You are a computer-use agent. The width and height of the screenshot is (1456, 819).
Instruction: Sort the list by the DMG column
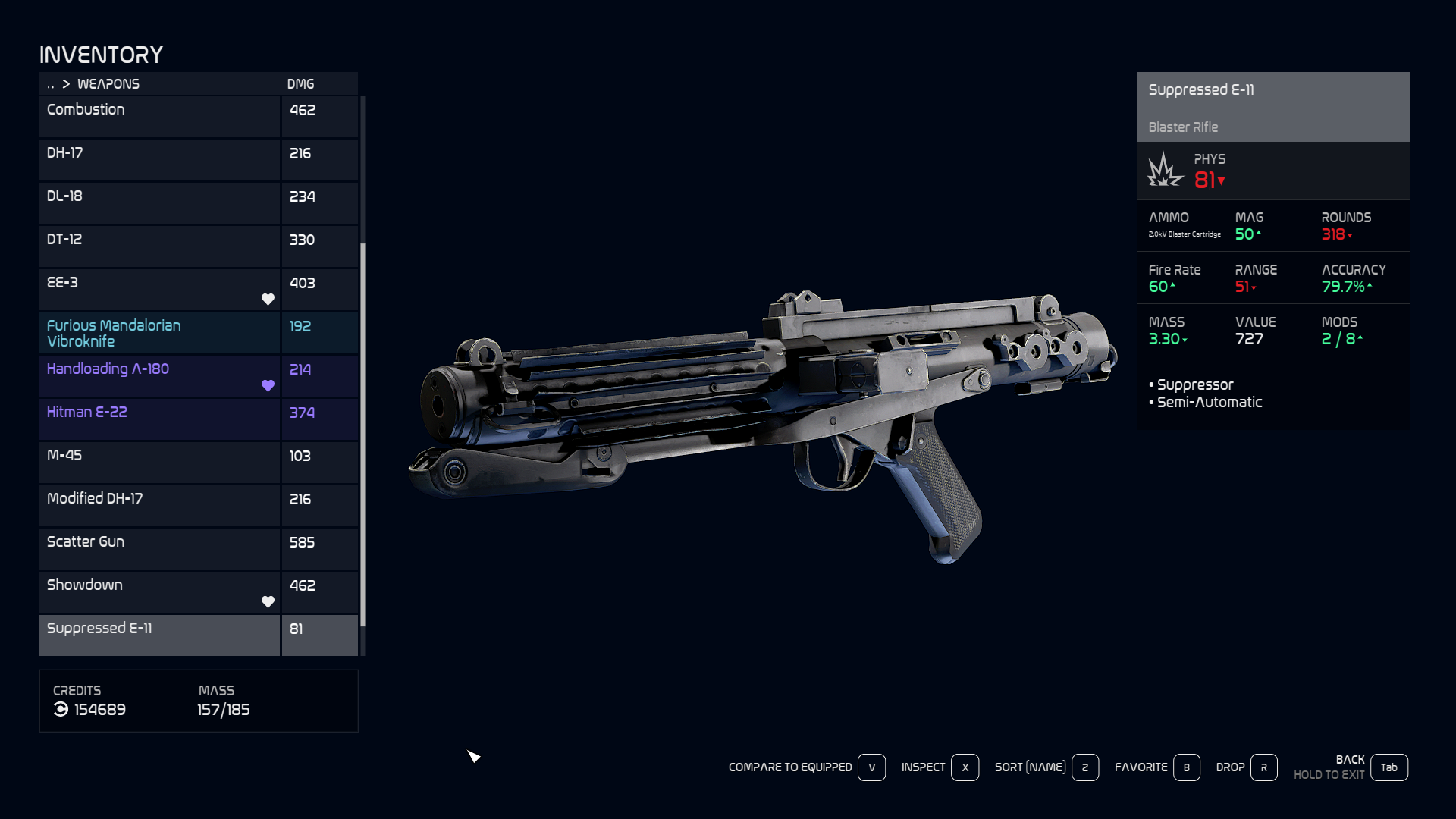tap(300, 84)
